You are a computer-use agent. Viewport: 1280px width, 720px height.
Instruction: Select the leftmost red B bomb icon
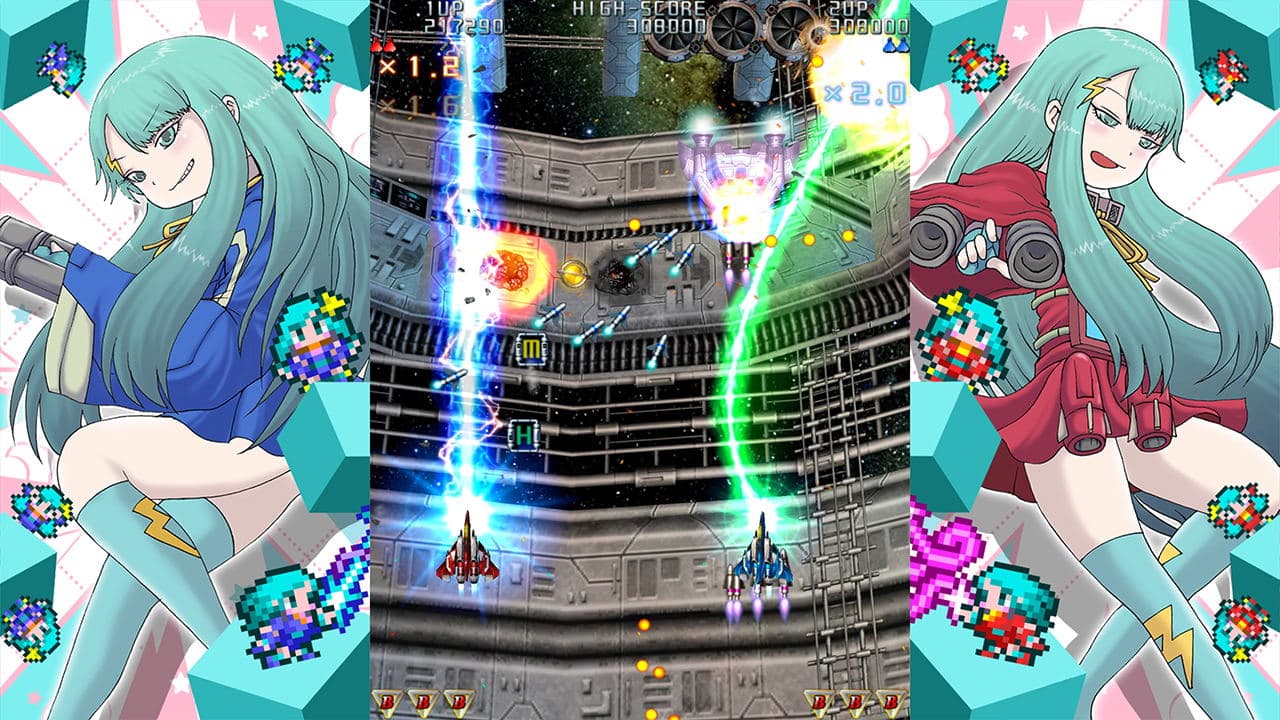[389, 700]
